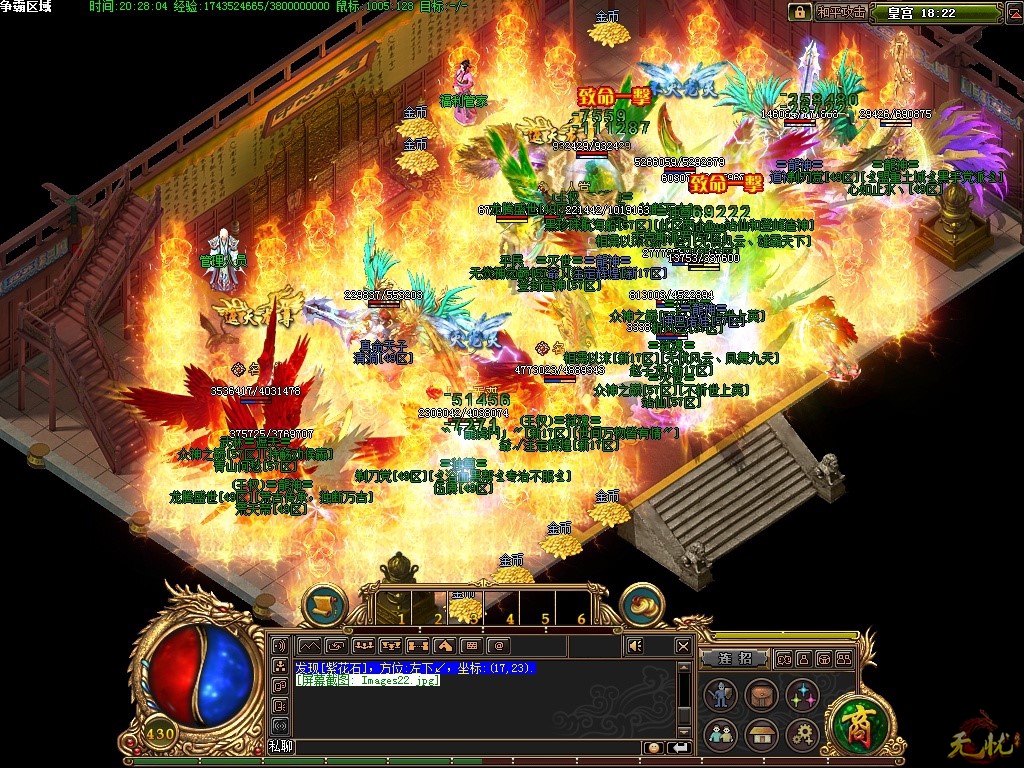Image resolution: width=1024 pixels, height=768 pixels.
Task: Open the two-person social icon
Action: pyautogui.click(x=720, y=736)
